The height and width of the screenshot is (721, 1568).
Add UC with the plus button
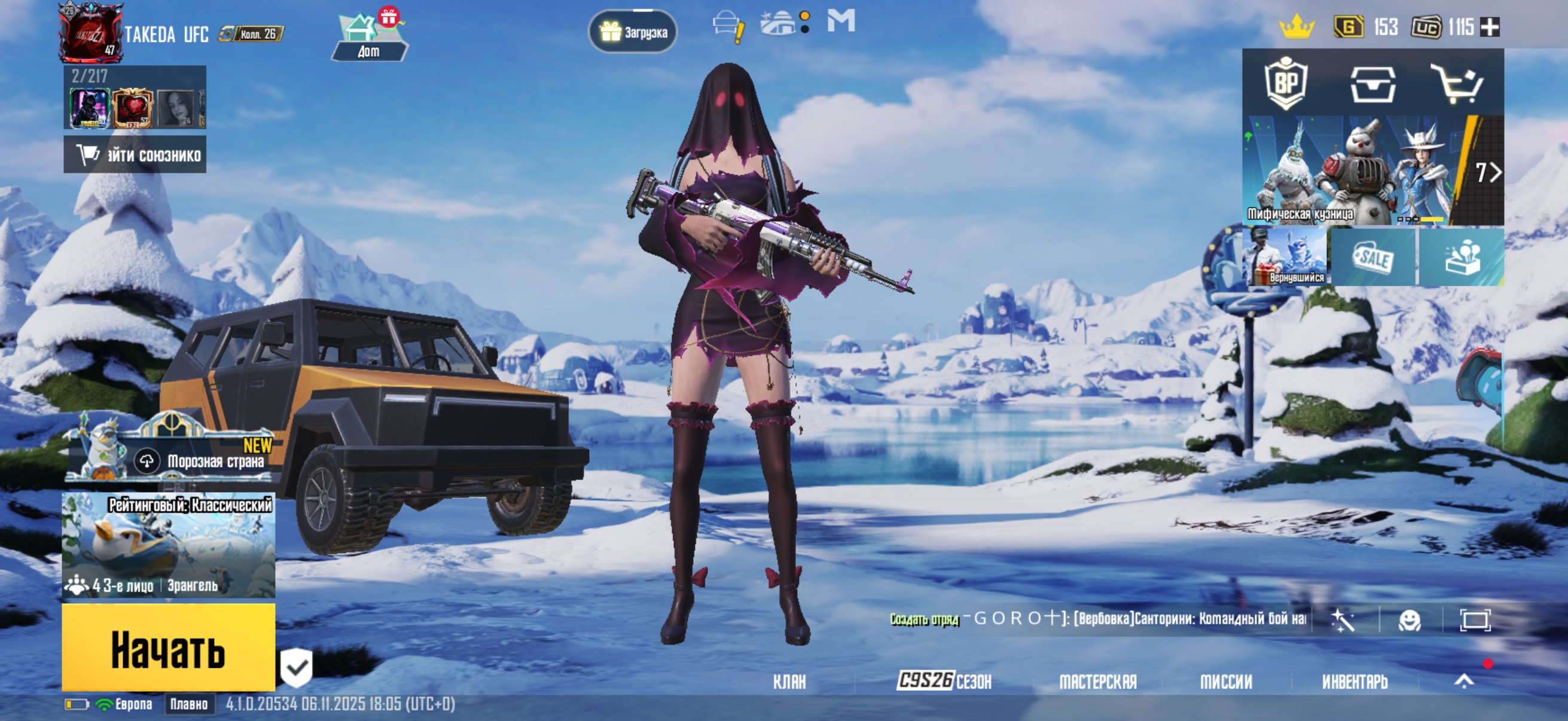click(x=1490, y=27)
